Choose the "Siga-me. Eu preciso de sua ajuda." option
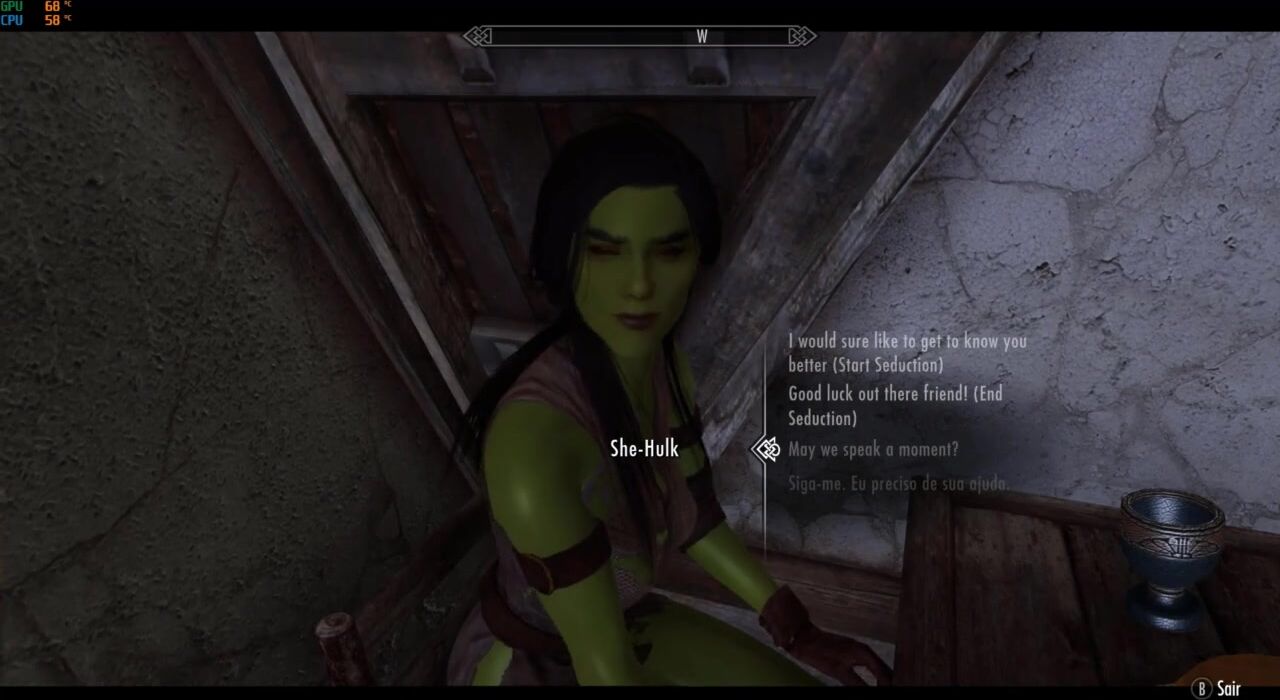This screenshot has width=1280, height=700. click(897, 484)
